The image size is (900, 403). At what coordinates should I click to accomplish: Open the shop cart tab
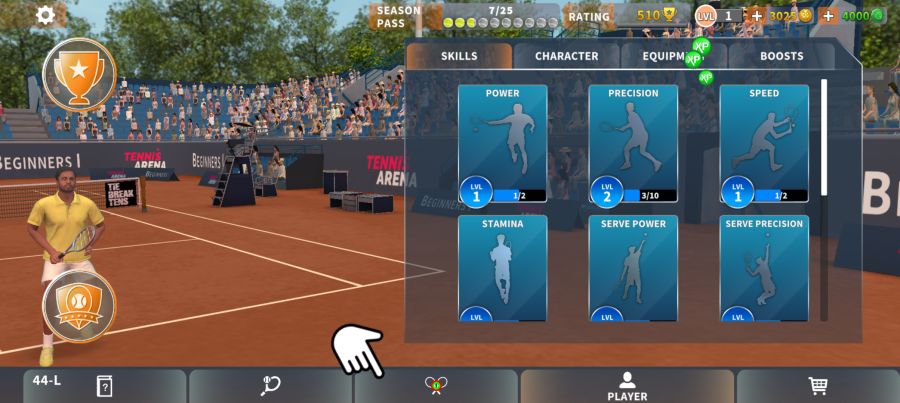coord(817,386)
